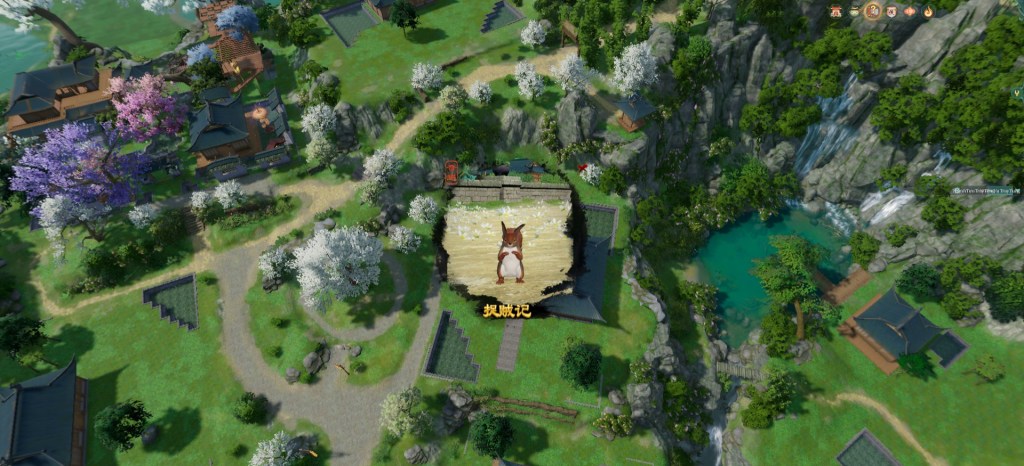Viewport: 1024px width, 466px height.
Task: Click the small notification banner by the waterfall
Action: (985, 190)
